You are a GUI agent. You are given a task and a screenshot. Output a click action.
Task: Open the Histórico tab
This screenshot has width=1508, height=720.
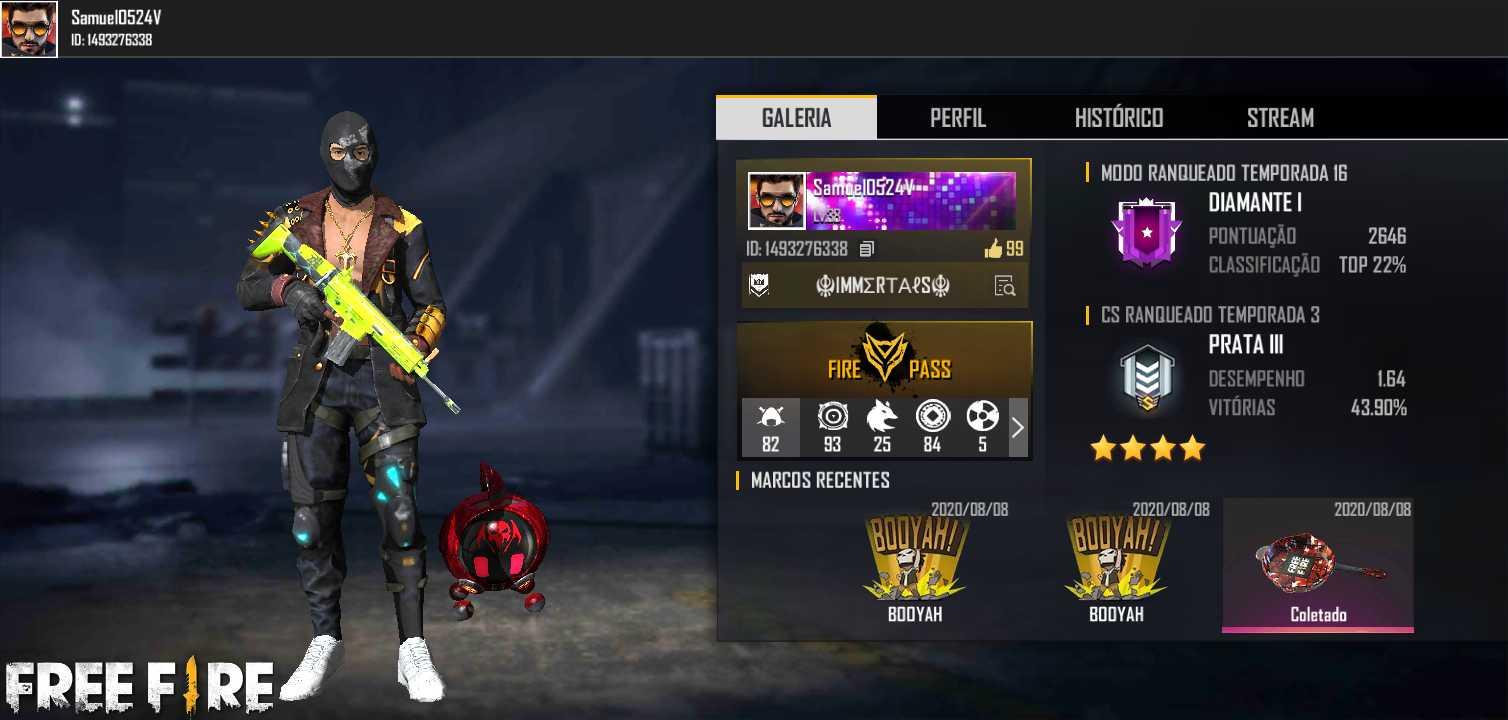click(1118, 118)
